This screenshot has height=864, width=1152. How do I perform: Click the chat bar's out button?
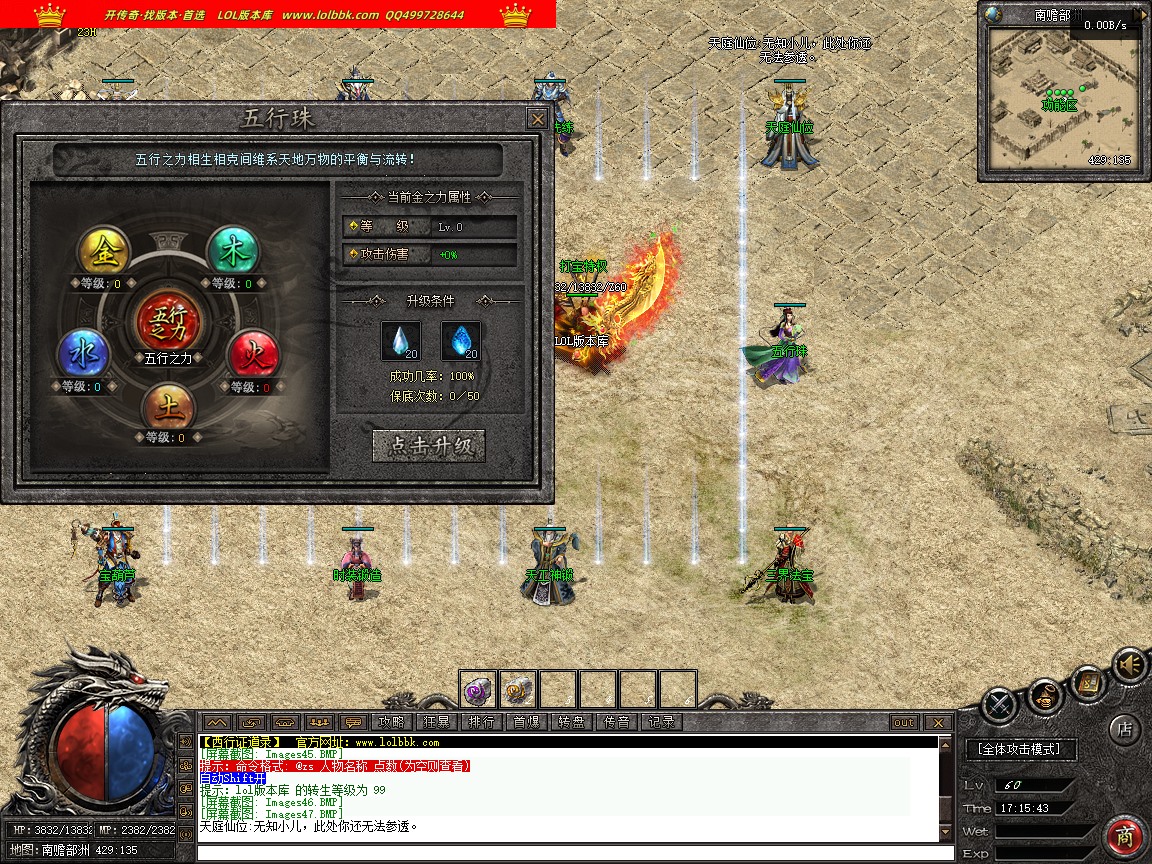(x=903, y=722)
